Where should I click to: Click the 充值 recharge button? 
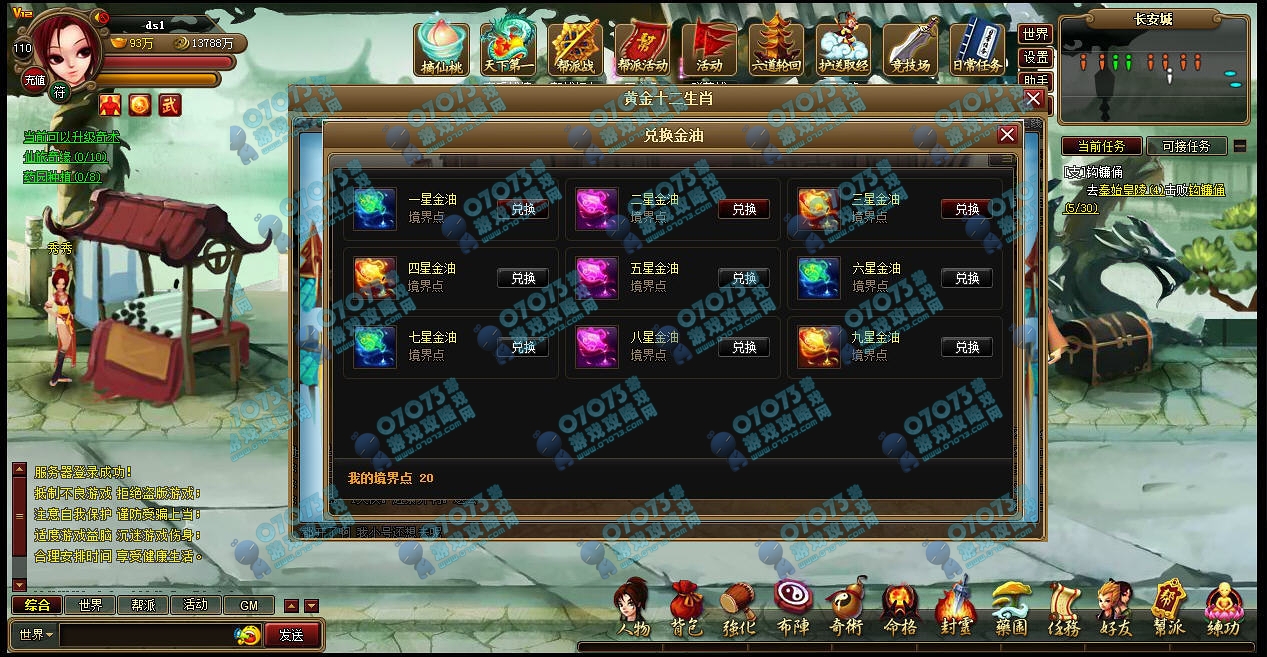pos(34,80)
